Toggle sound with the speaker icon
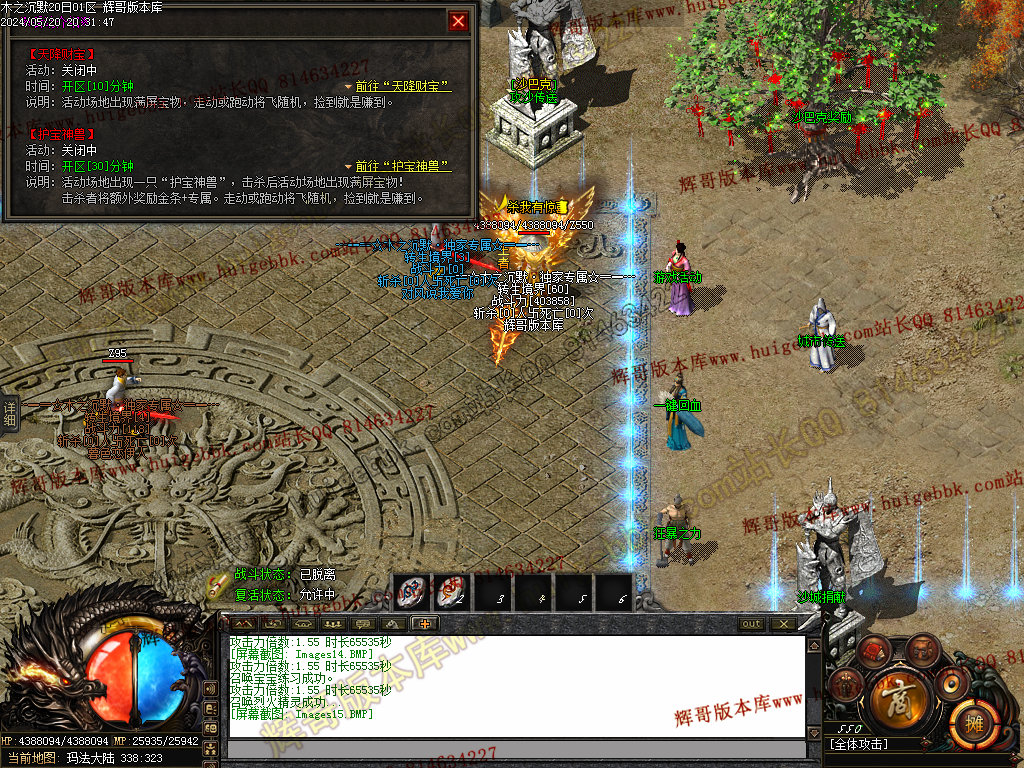 coord(950,683)
